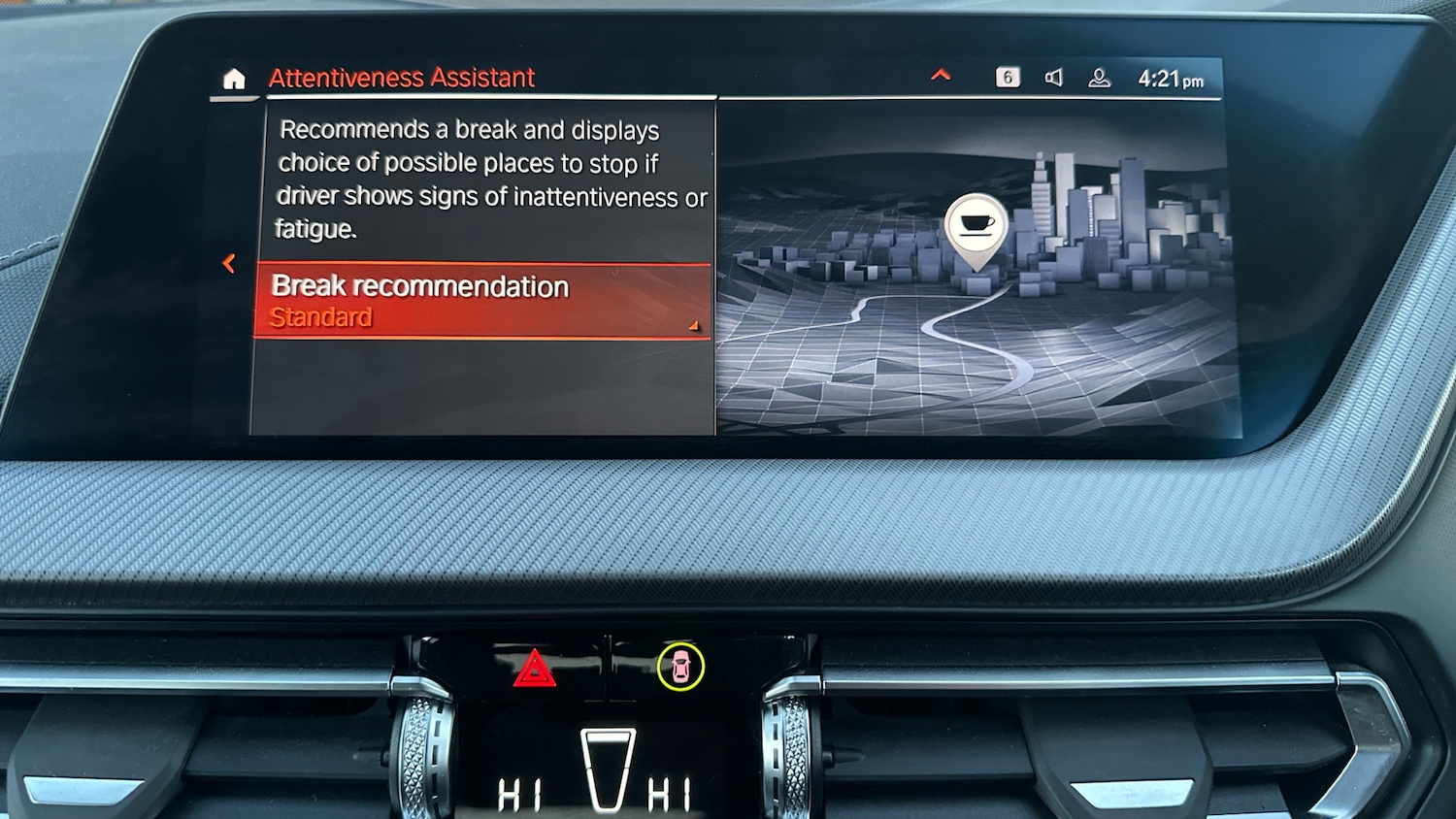Open the driver profile icon

pos(1099,78)
